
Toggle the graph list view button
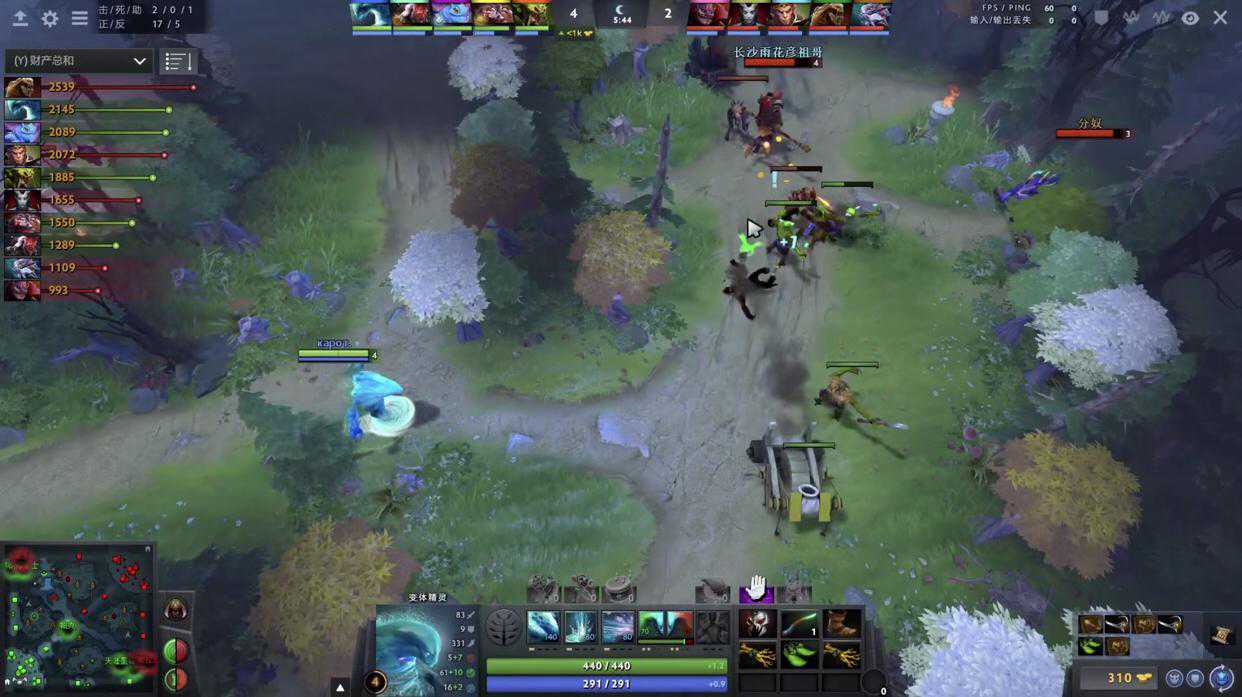pyautogui.click(x=178, y=61)
